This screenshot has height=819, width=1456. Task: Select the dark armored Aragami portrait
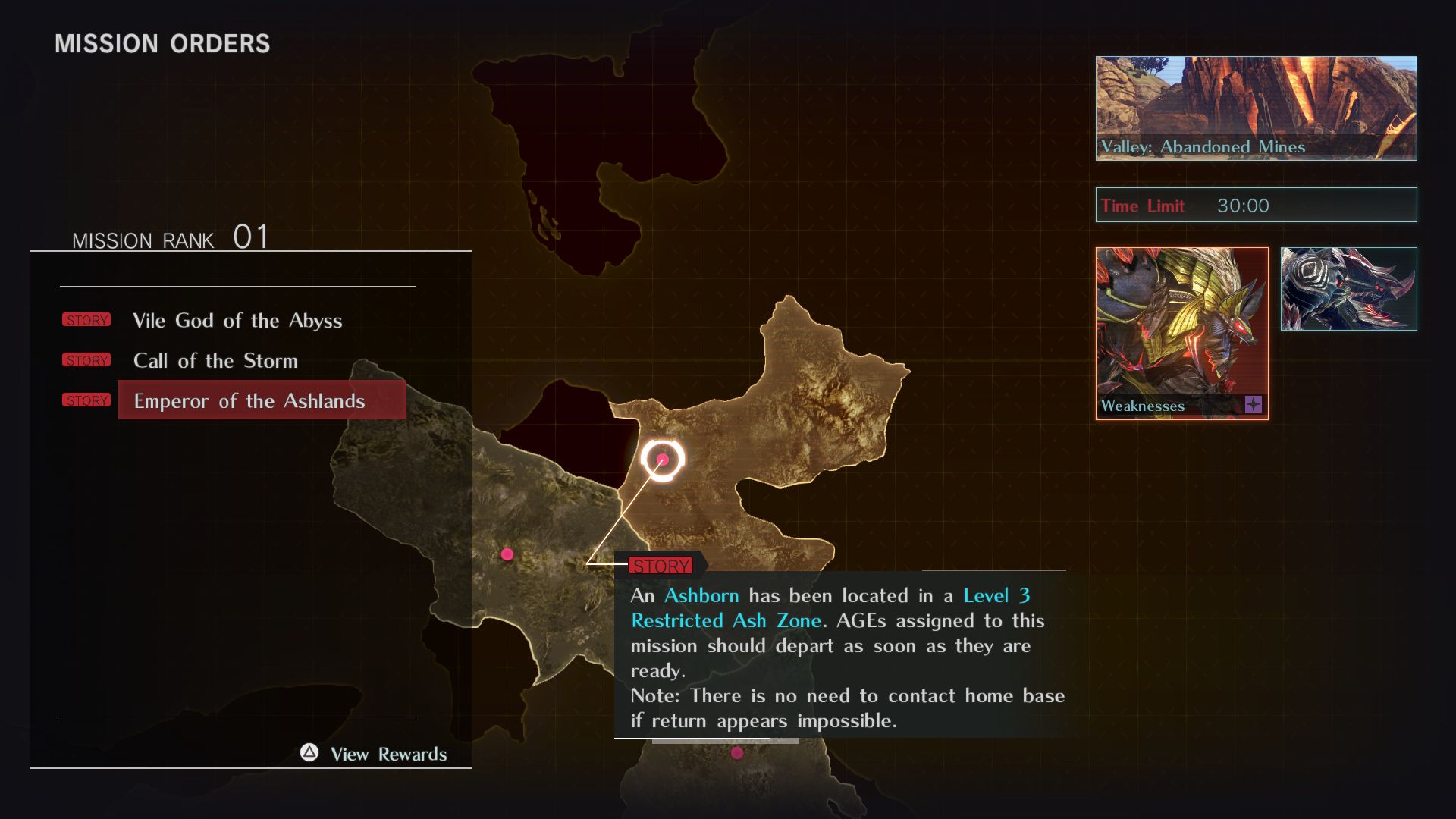1348,289
